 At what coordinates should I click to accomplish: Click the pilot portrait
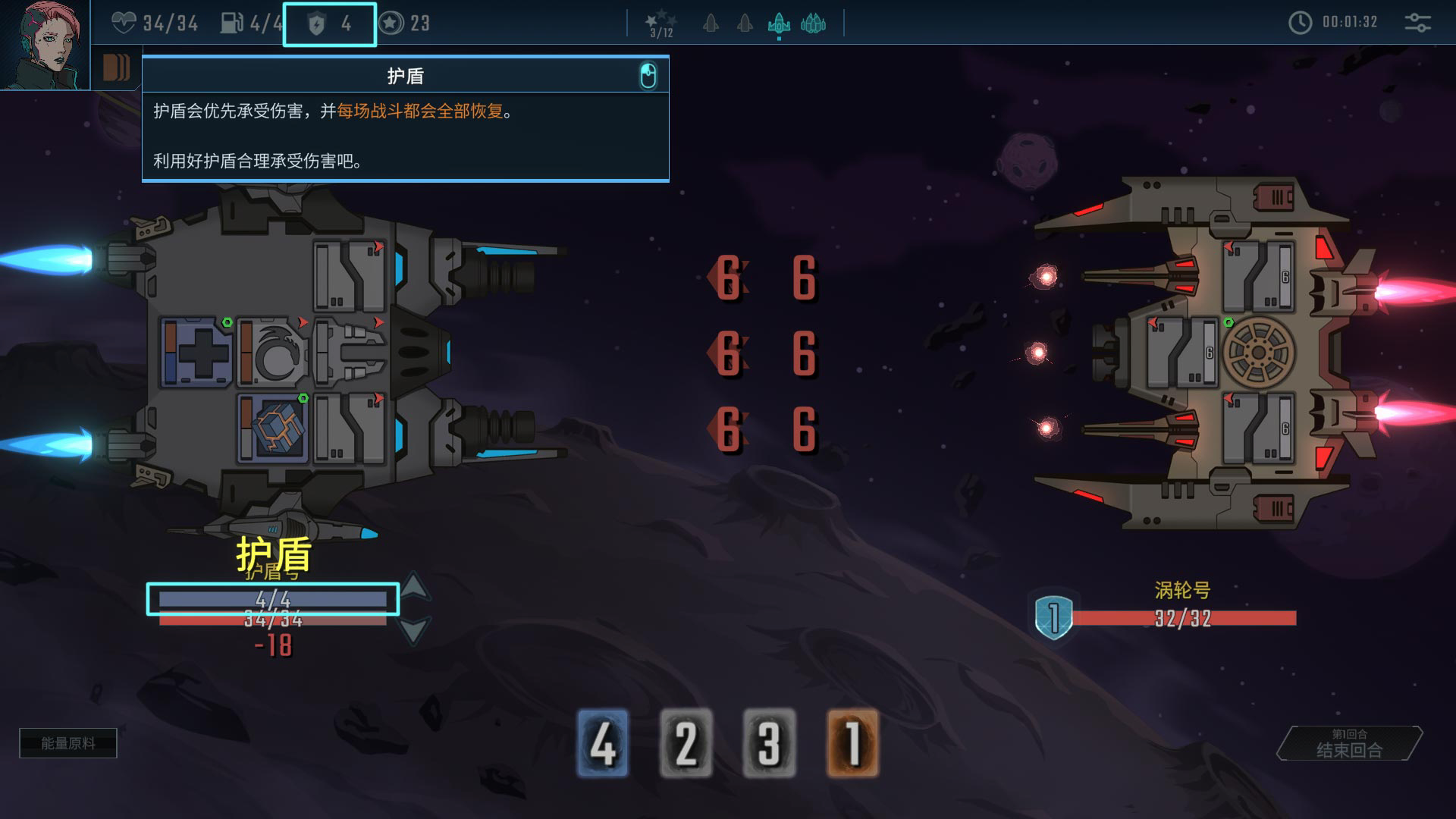[44, 44]
